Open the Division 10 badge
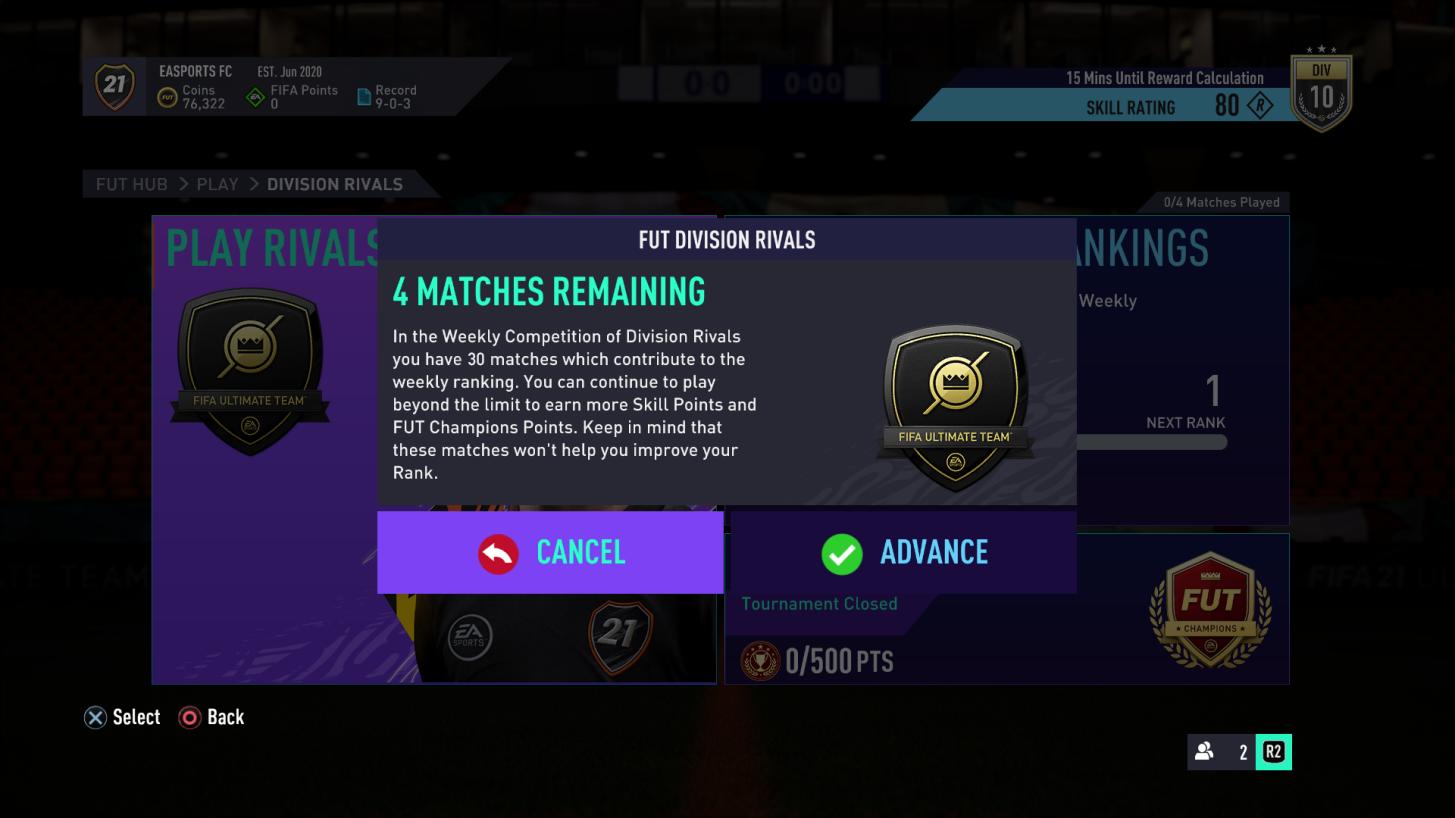1455x818 pixels. pyautogui.click(x=1321, y=90)
